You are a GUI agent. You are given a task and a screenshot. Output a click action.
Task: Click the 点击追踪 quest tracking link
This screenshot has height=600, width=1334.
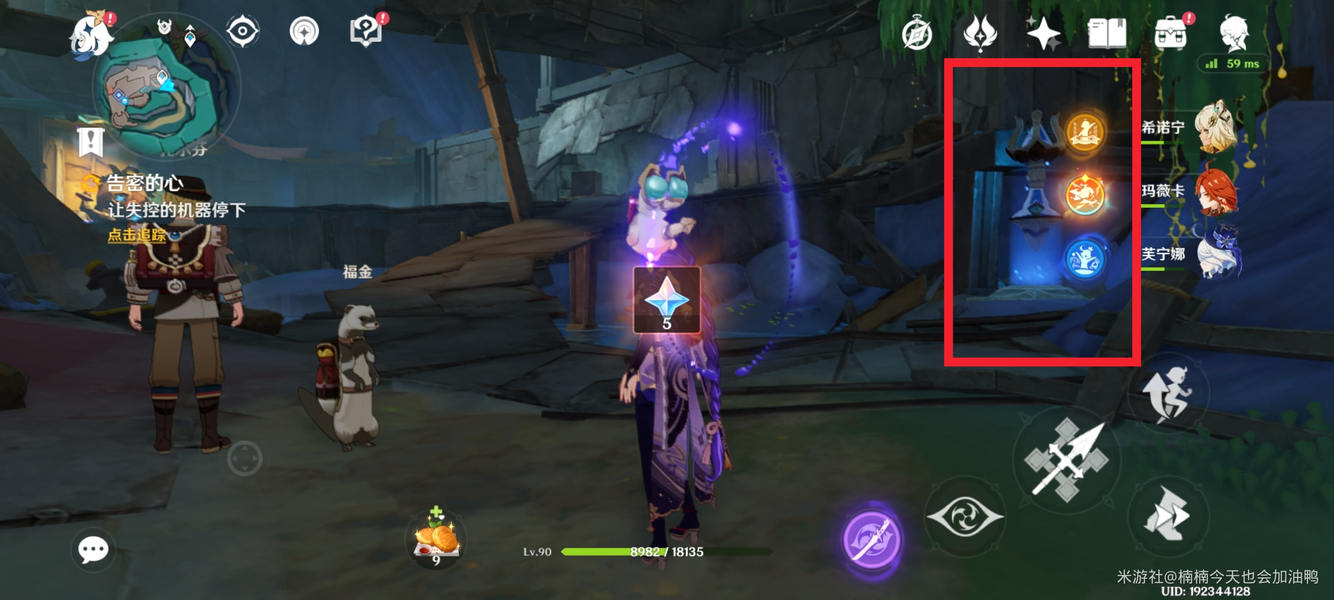pyautogui.click(x=137, y=236)
